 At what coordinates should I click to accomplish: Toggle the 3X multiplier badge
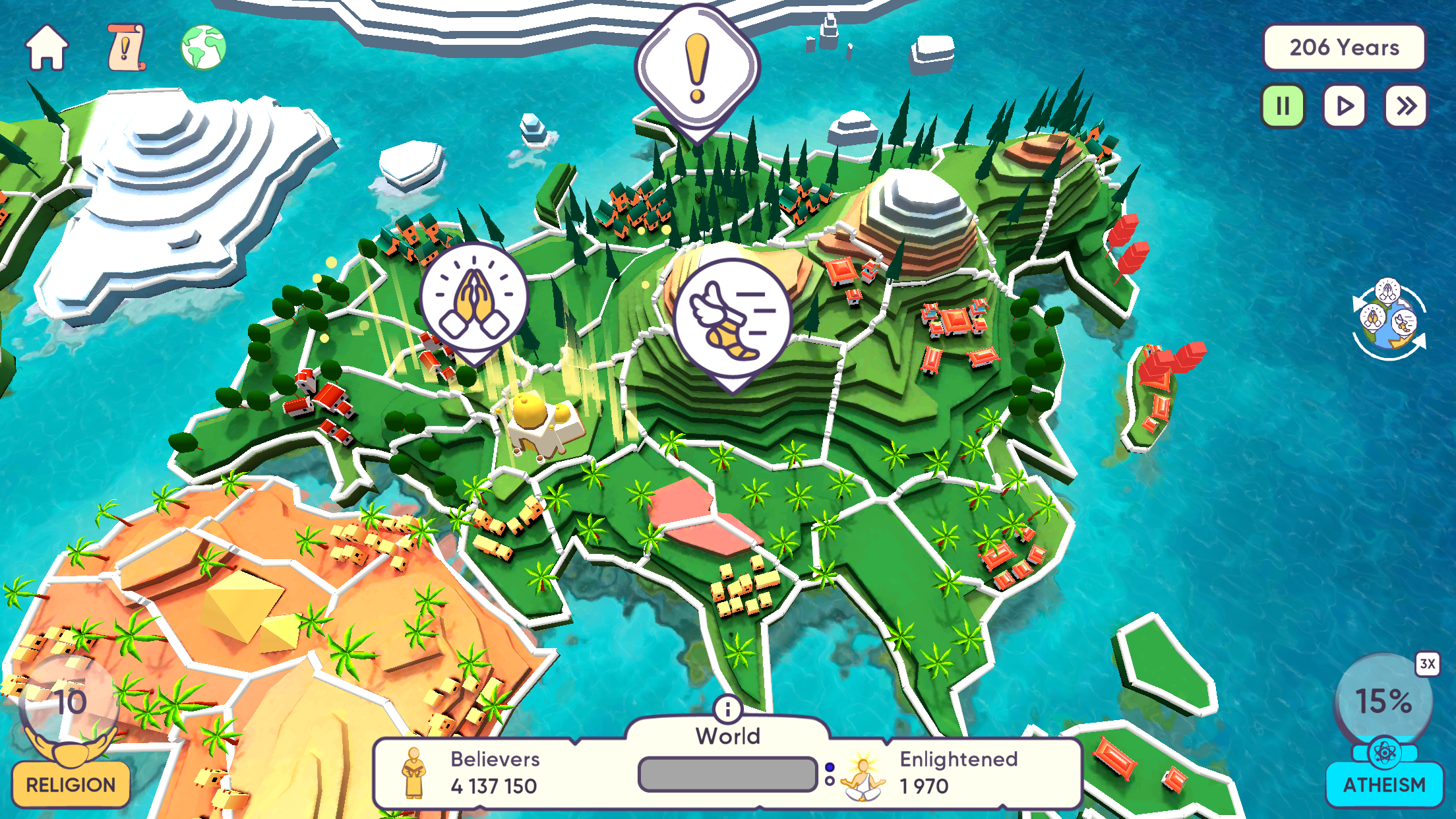coord(1427,664)
